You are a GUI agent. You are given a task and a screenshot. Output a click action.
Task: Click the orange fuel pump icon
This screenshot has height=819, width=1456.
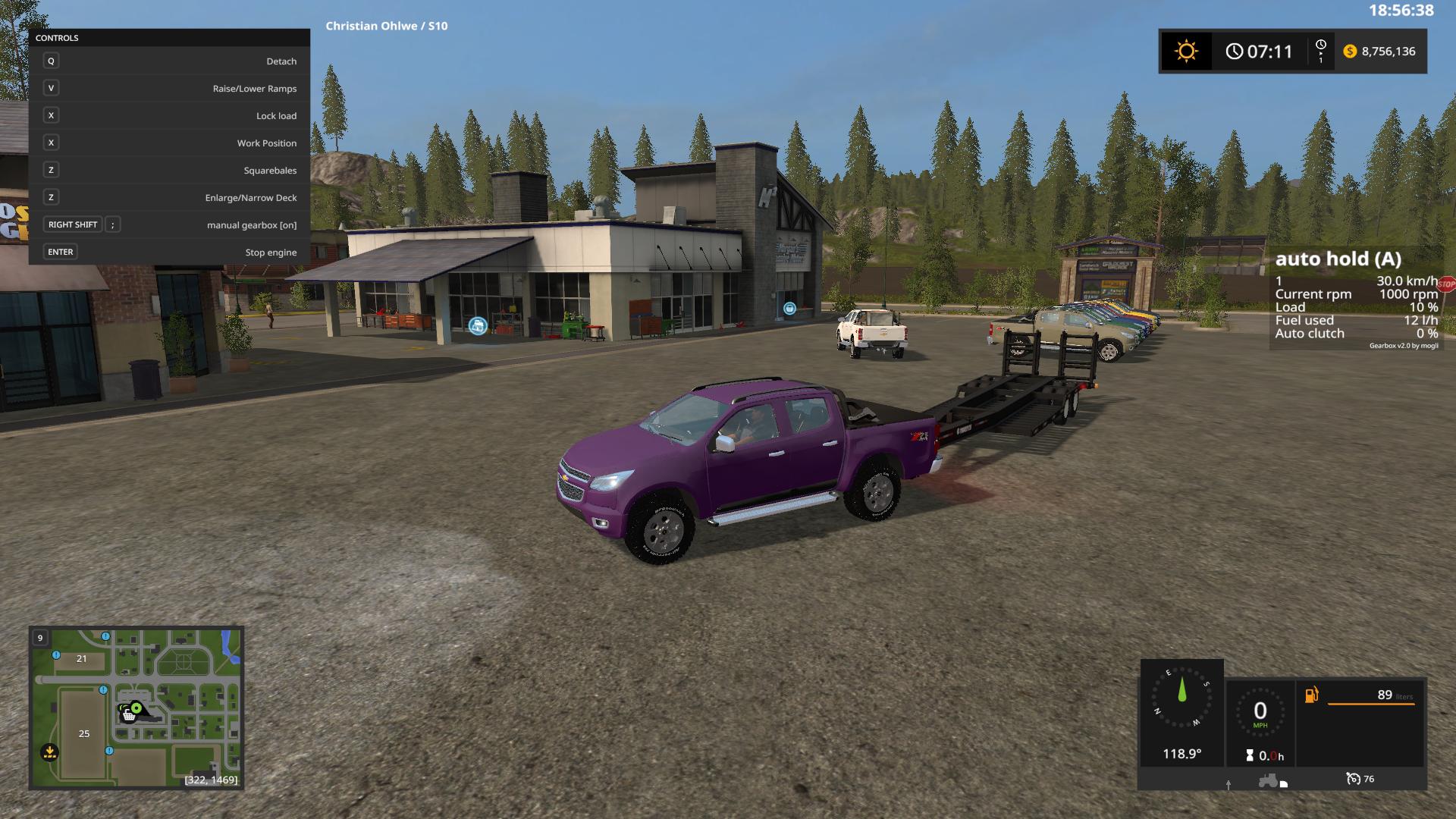pyautogui.click(x=1311, y=695)
